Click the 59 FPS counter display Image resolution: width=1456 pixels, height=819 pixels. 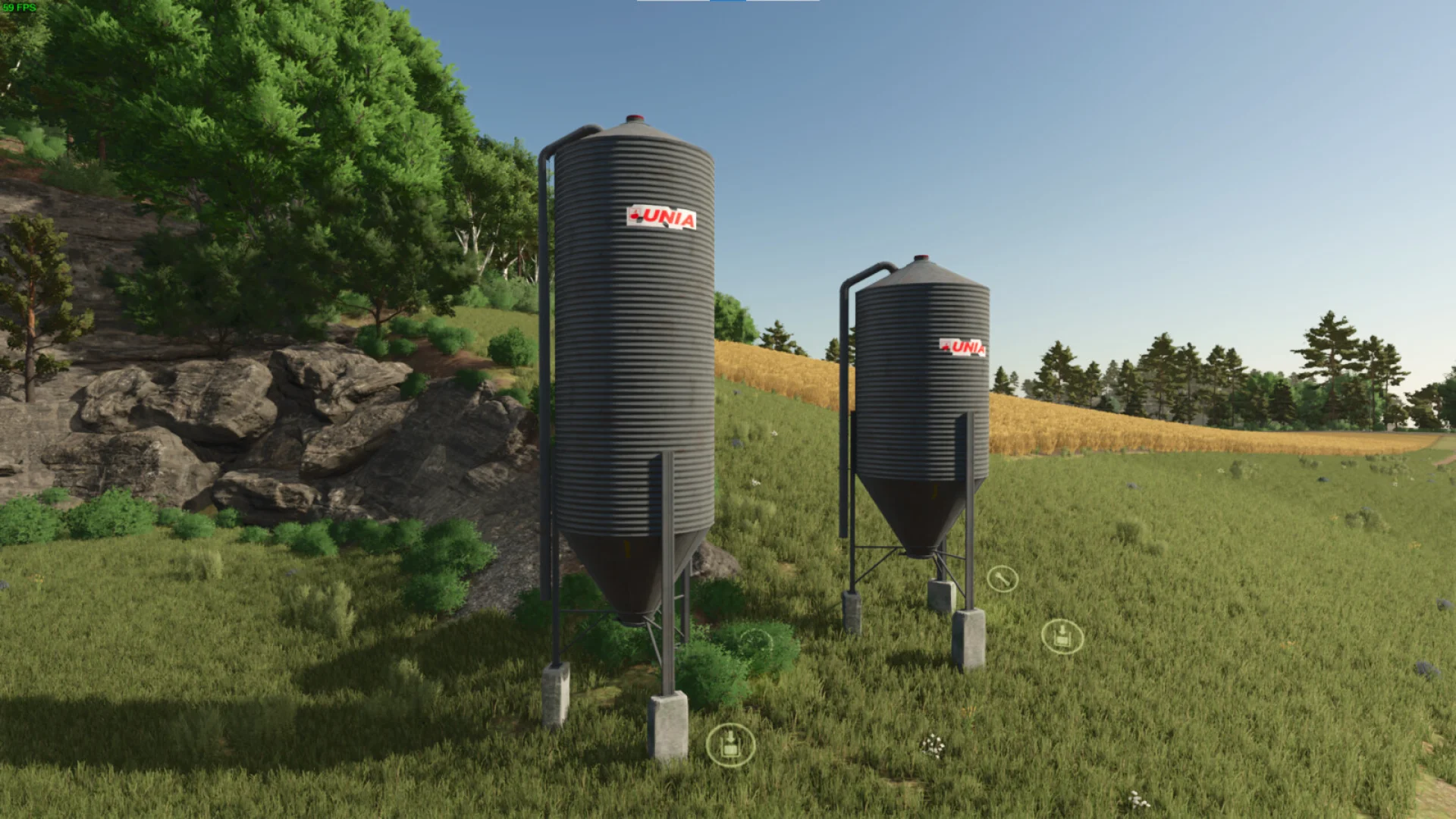(x=19, y=8)
